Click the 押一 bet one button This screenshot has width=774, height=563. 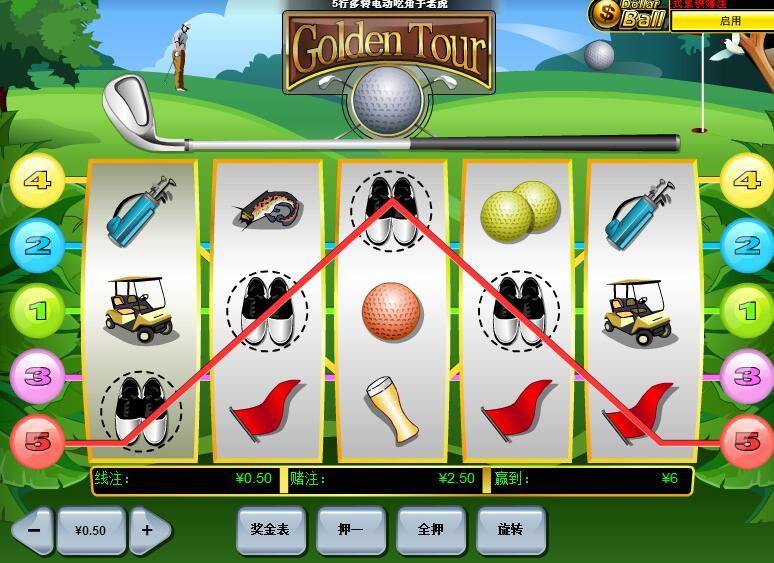(350, 529)
